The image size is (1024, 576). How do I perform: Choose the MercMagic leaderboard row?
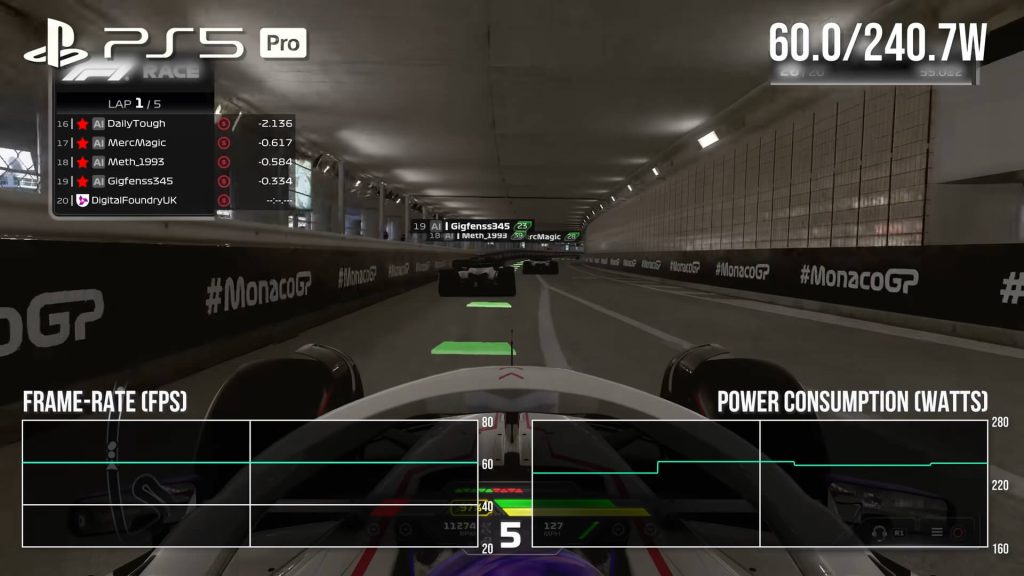[x=136, y=143]
